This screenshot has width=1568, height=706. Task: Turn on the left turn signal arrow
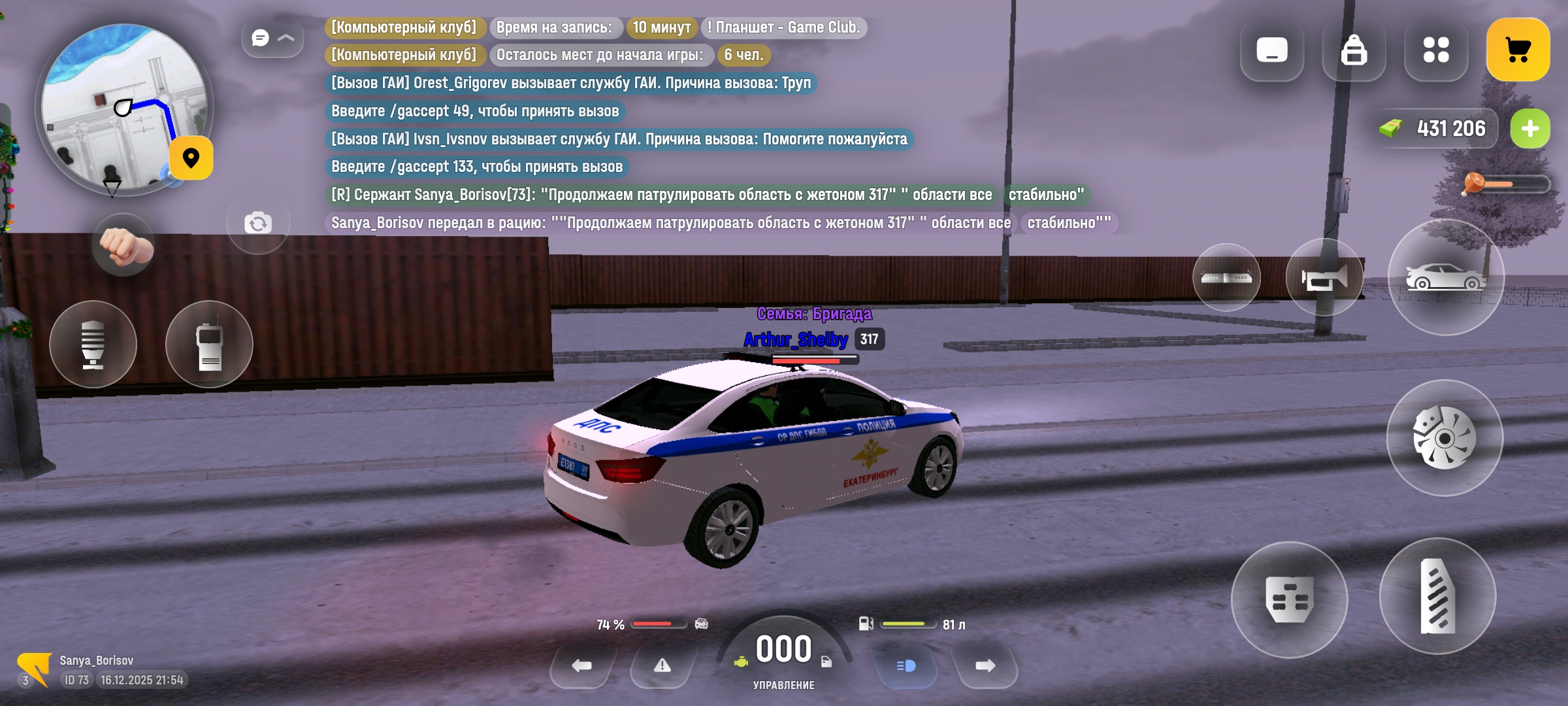pyautogui.click(x=581, y=665)
